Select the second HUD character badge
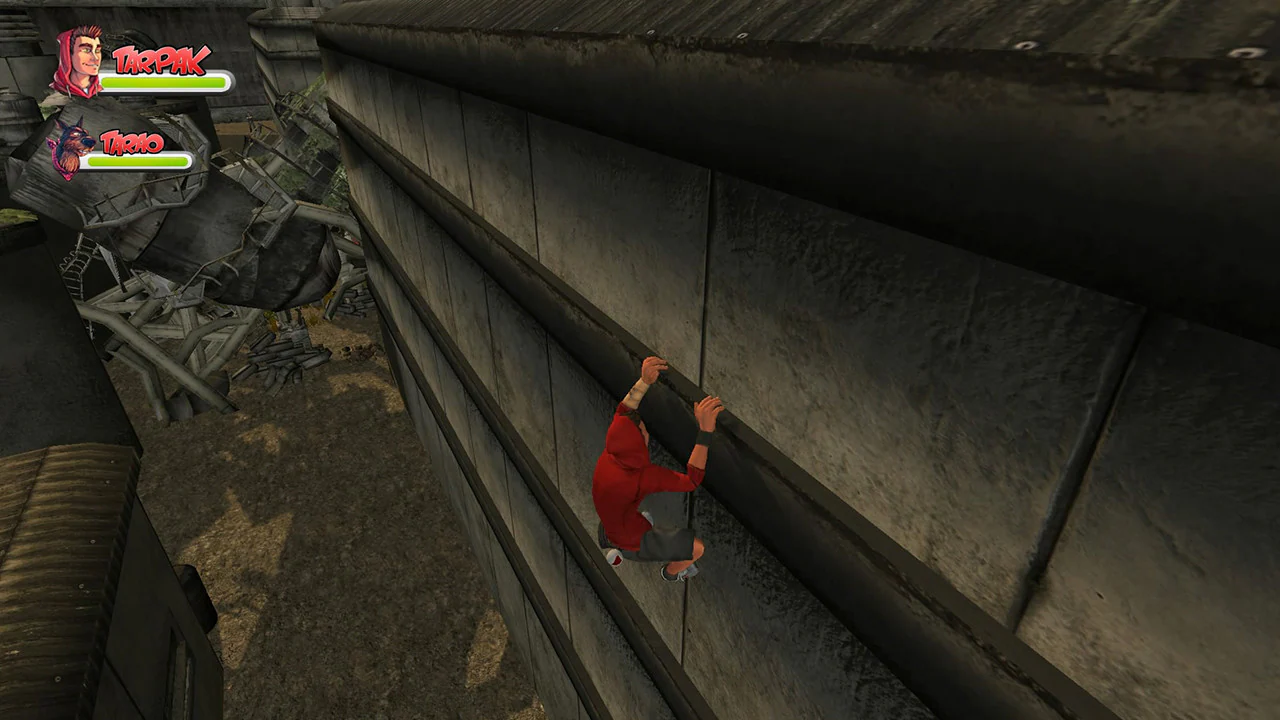The height and width of the screenshot is (720, 1280). click(110, 150)
